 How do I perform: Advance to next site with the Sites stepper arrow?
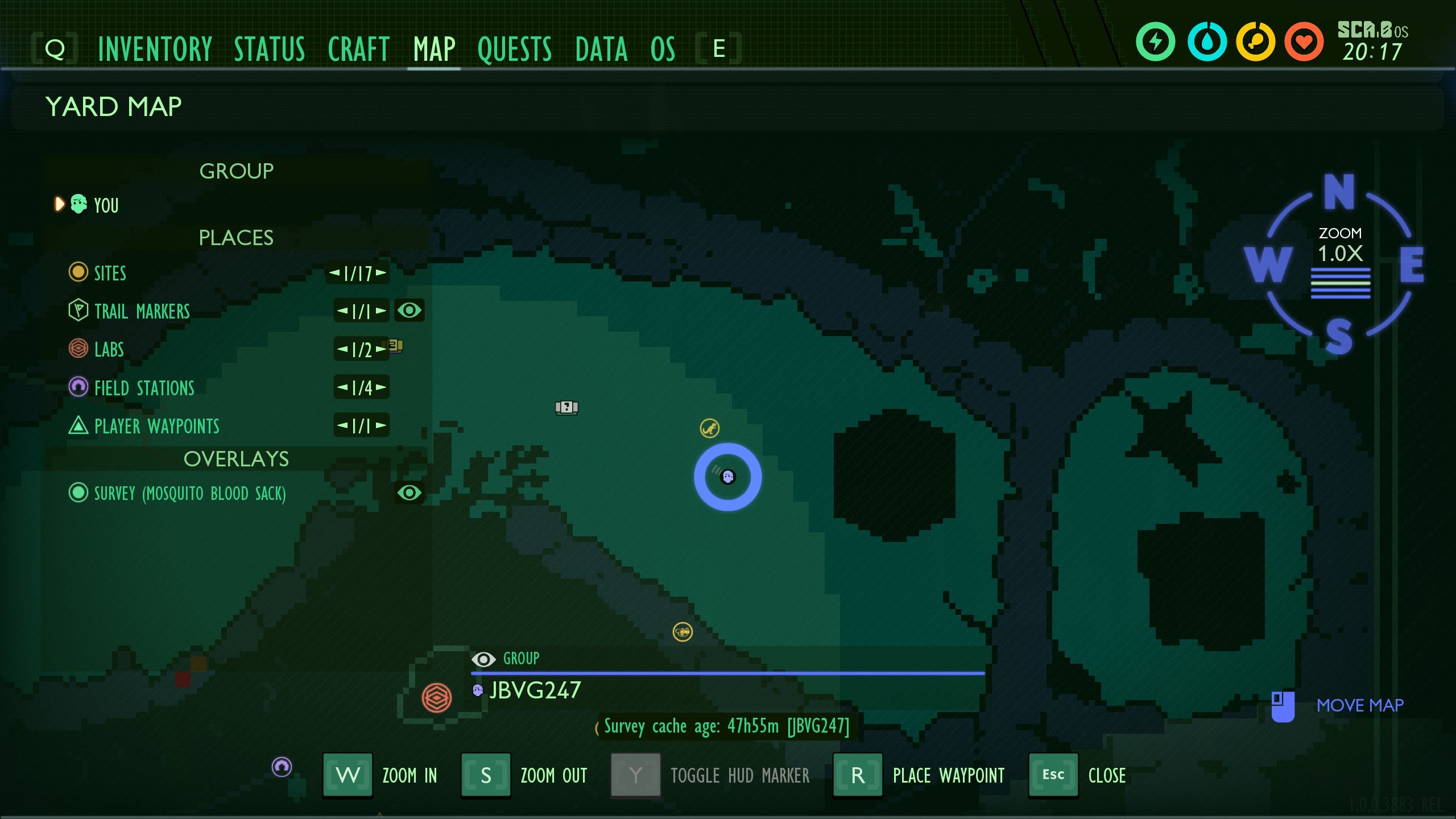382,274
